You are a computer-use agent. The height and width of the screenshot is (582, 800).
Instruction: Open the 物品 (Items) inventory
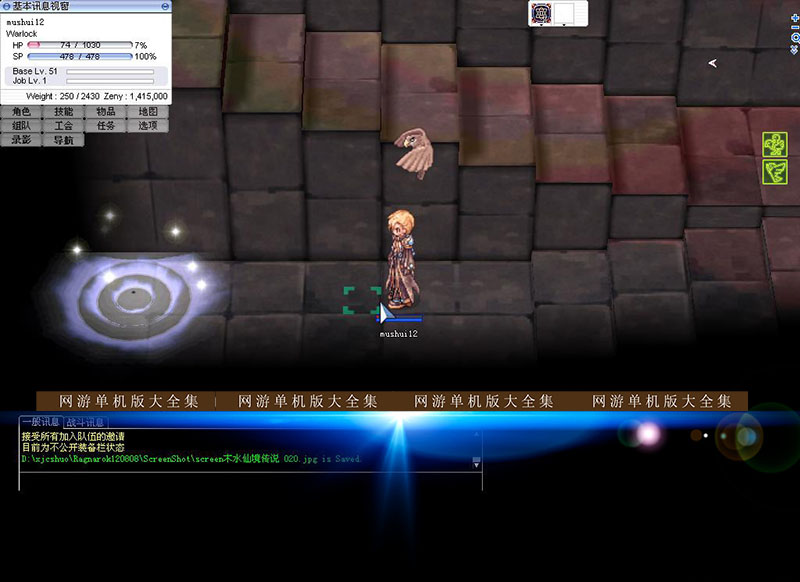106,112
